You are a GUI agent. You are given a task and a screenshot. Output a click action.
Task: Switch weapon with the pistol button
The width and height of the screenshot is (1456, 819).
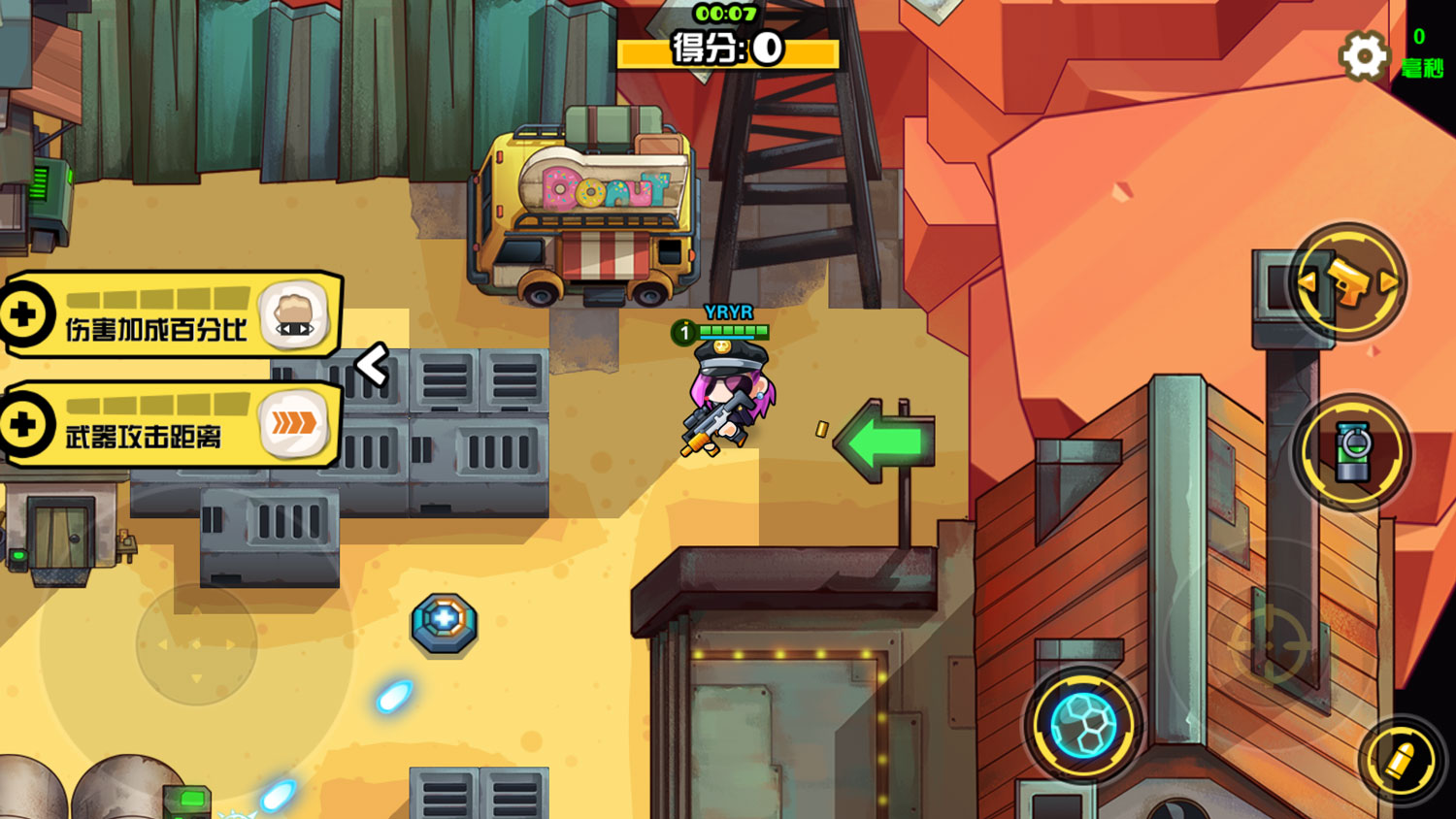tap(1349, 281)
